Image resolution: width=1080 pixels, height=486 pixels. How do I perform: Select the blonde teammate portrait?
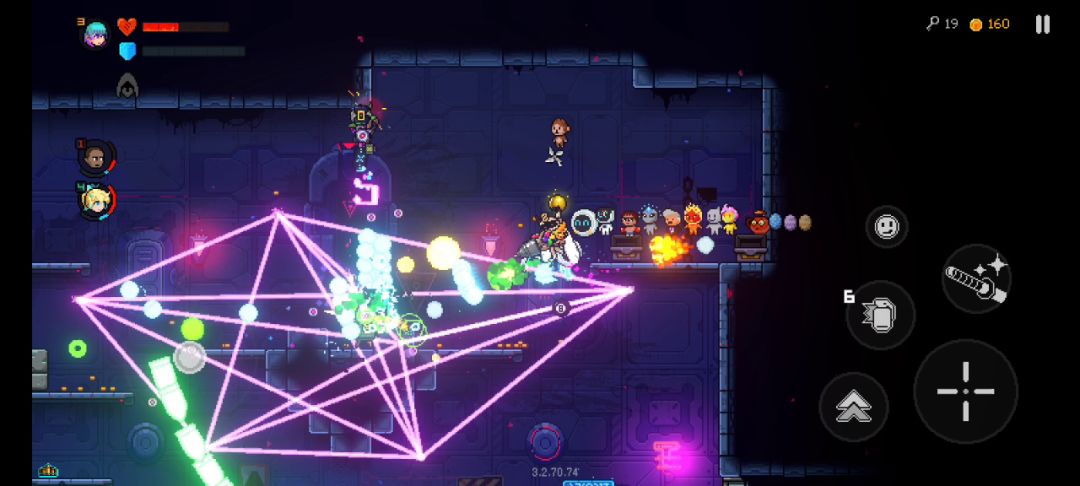pyautogui.click(x=97, y=200)
